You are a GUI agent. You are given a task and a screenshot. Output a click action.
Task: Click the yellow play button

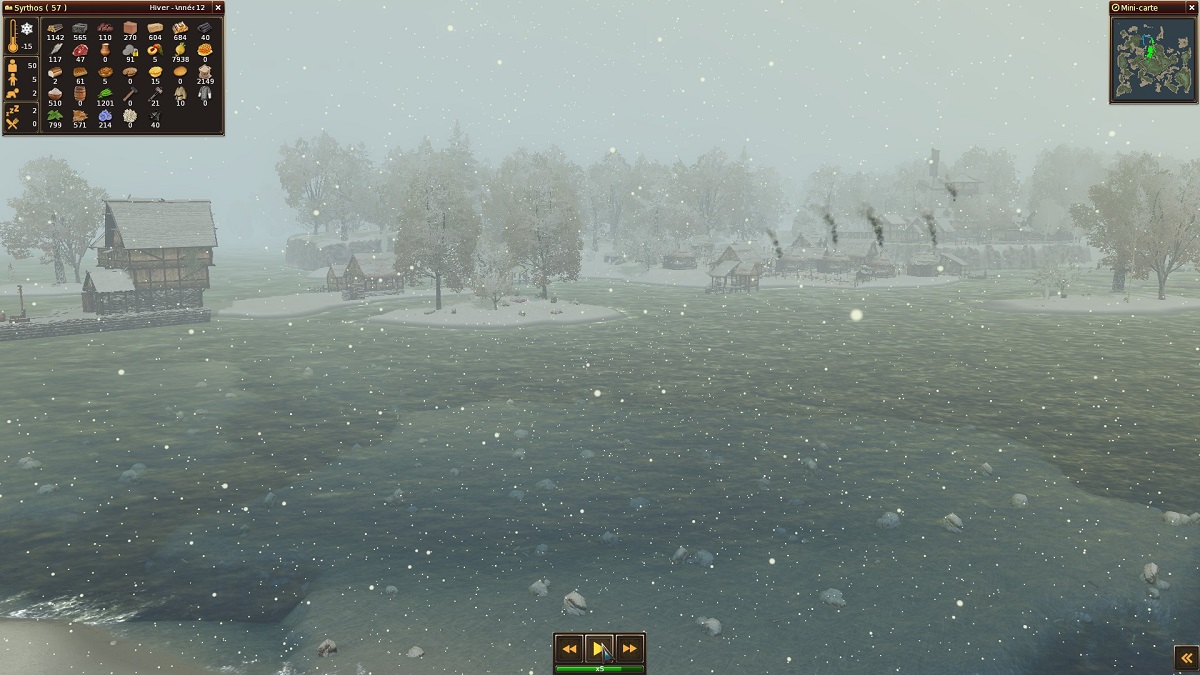[x=599, y=648]
